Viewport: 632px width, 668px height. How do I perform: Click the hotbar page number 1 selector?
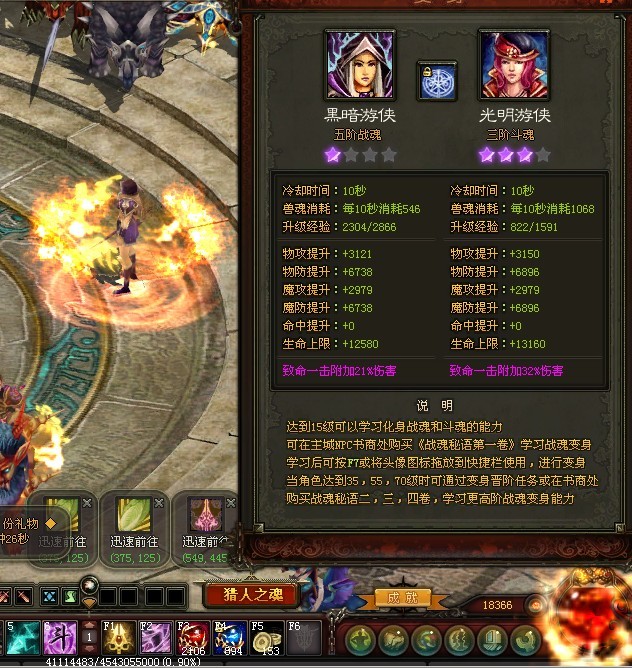pos(89,638)
